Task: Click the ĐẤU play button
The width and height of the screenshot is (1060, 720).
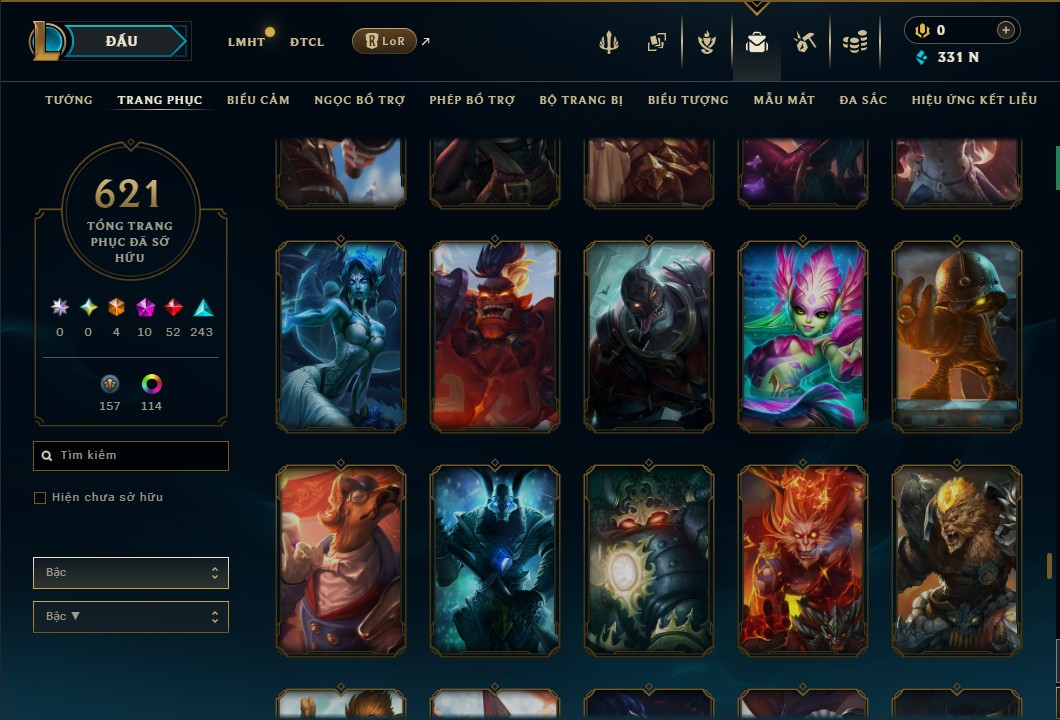Action: click(x=122, y=41)
